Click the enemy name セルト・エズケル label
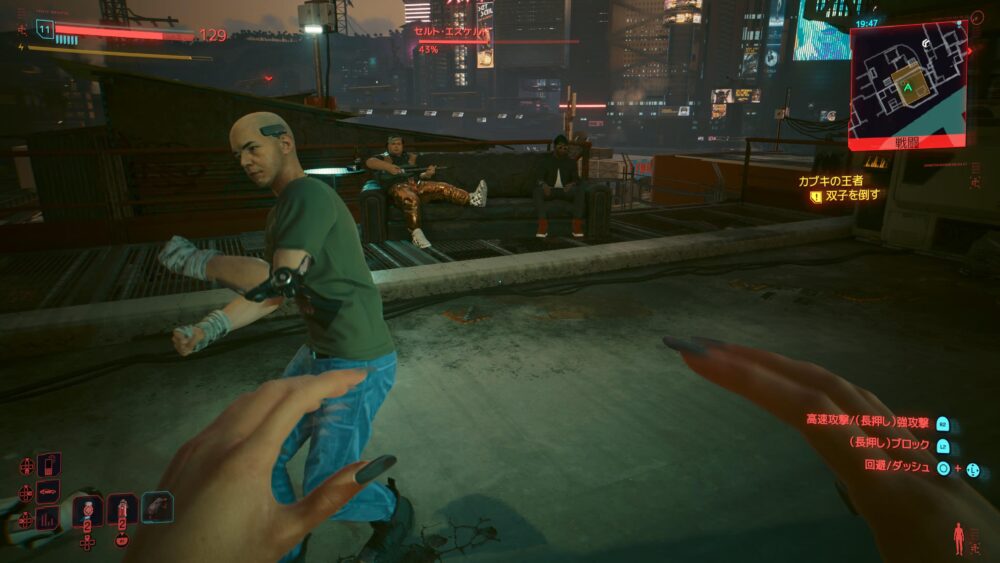Viewport: 1000px width, 563px height. pos(451,32)
